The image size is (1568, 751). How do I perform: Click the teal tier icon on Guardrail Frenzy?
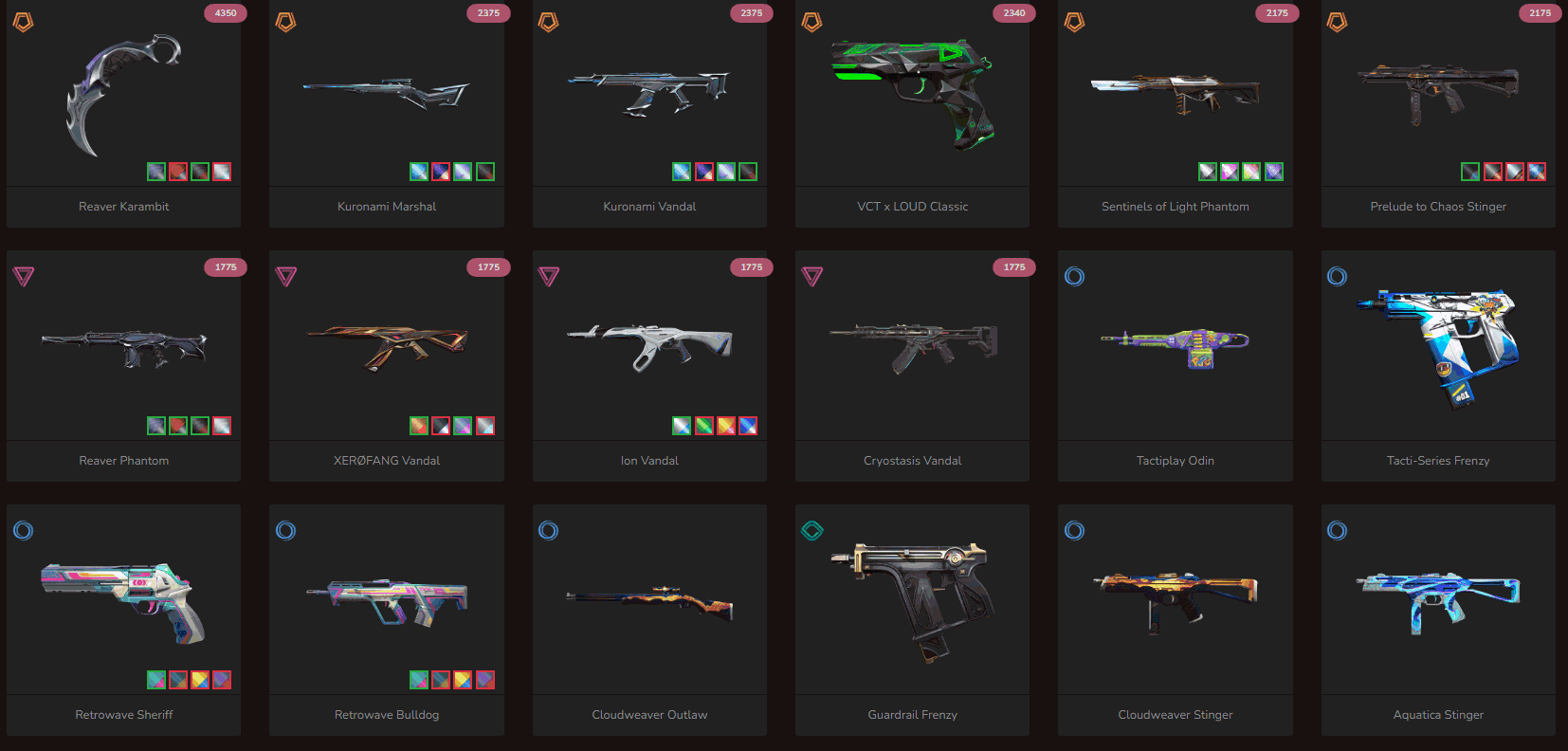pos(811,530)
